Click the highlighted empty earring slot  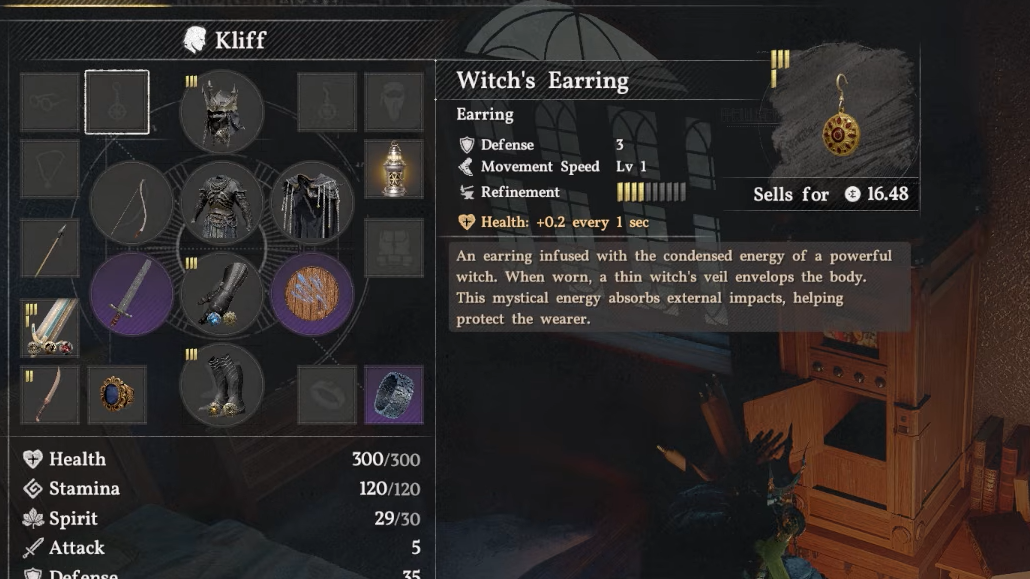click(x=117, y=102)
